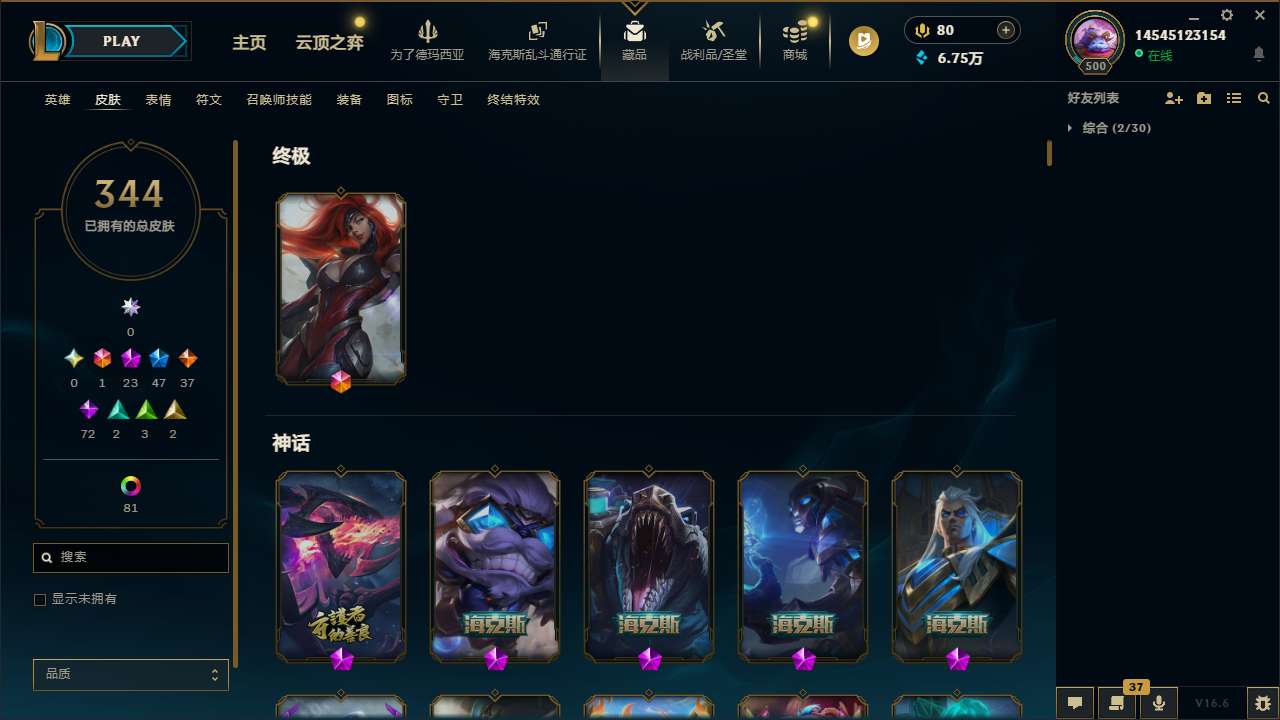Open the 品质 quality sort dropdown

click(130, 674)
